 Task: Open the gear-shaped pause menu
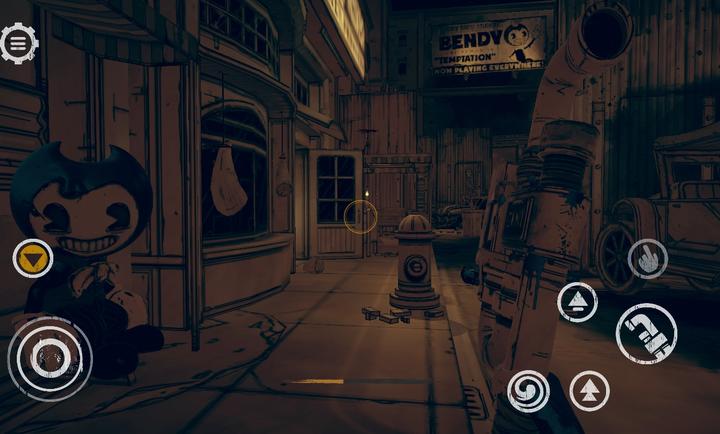click(x=18, y=43)
